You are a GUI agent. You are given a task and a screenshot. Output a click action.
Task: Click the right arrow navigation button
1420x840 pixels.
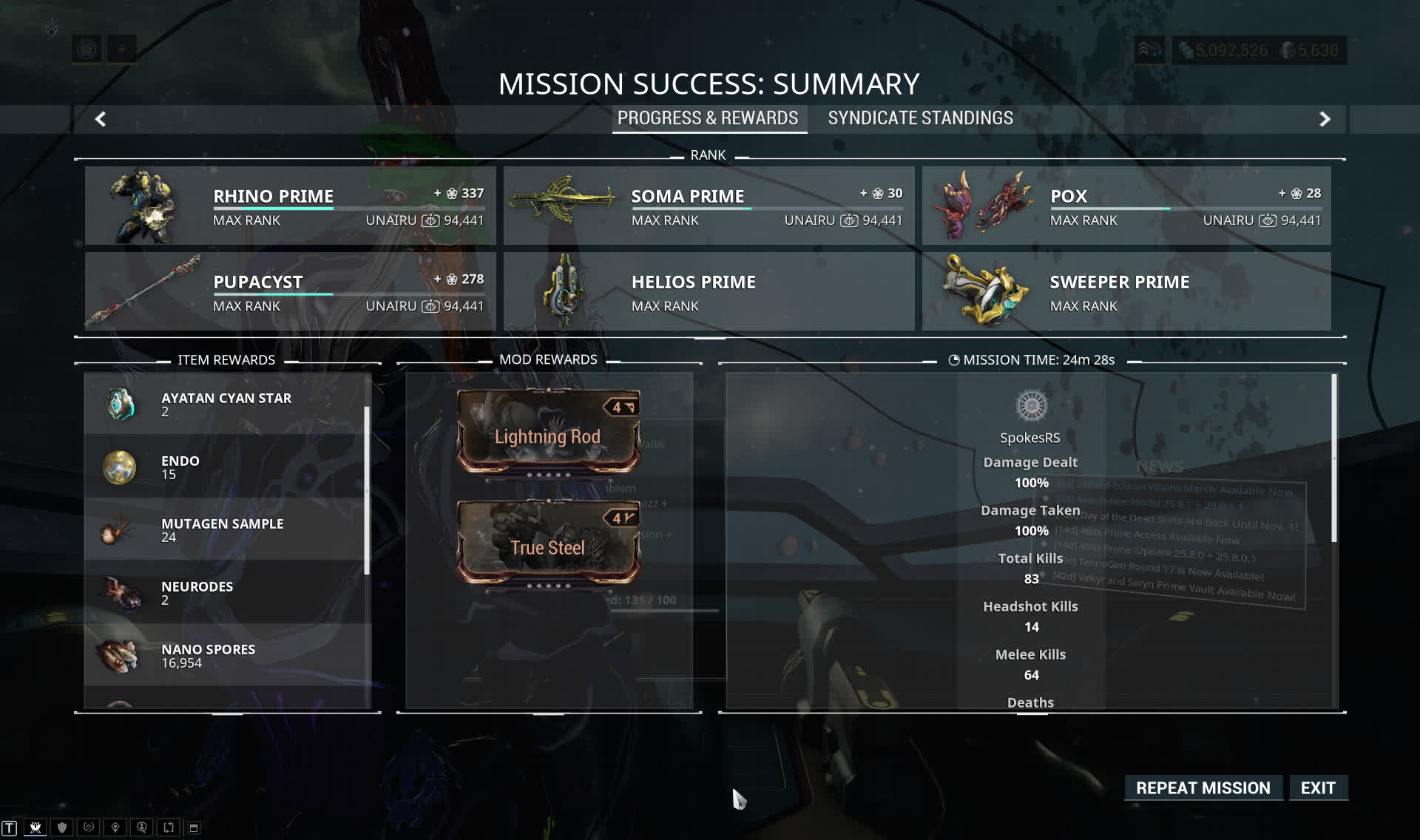click(1325, 119)
